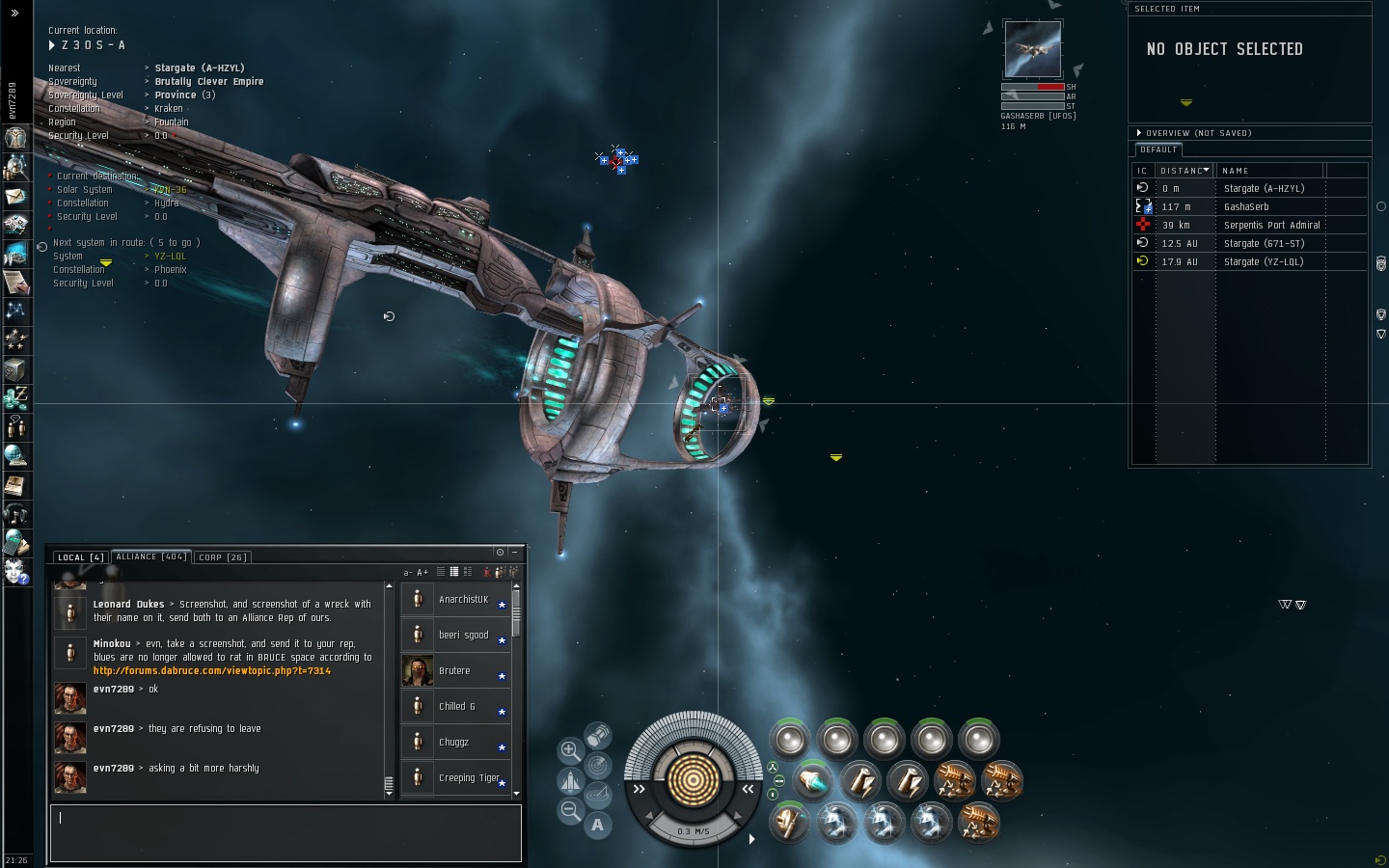Open the Default overview tab

1157,150
